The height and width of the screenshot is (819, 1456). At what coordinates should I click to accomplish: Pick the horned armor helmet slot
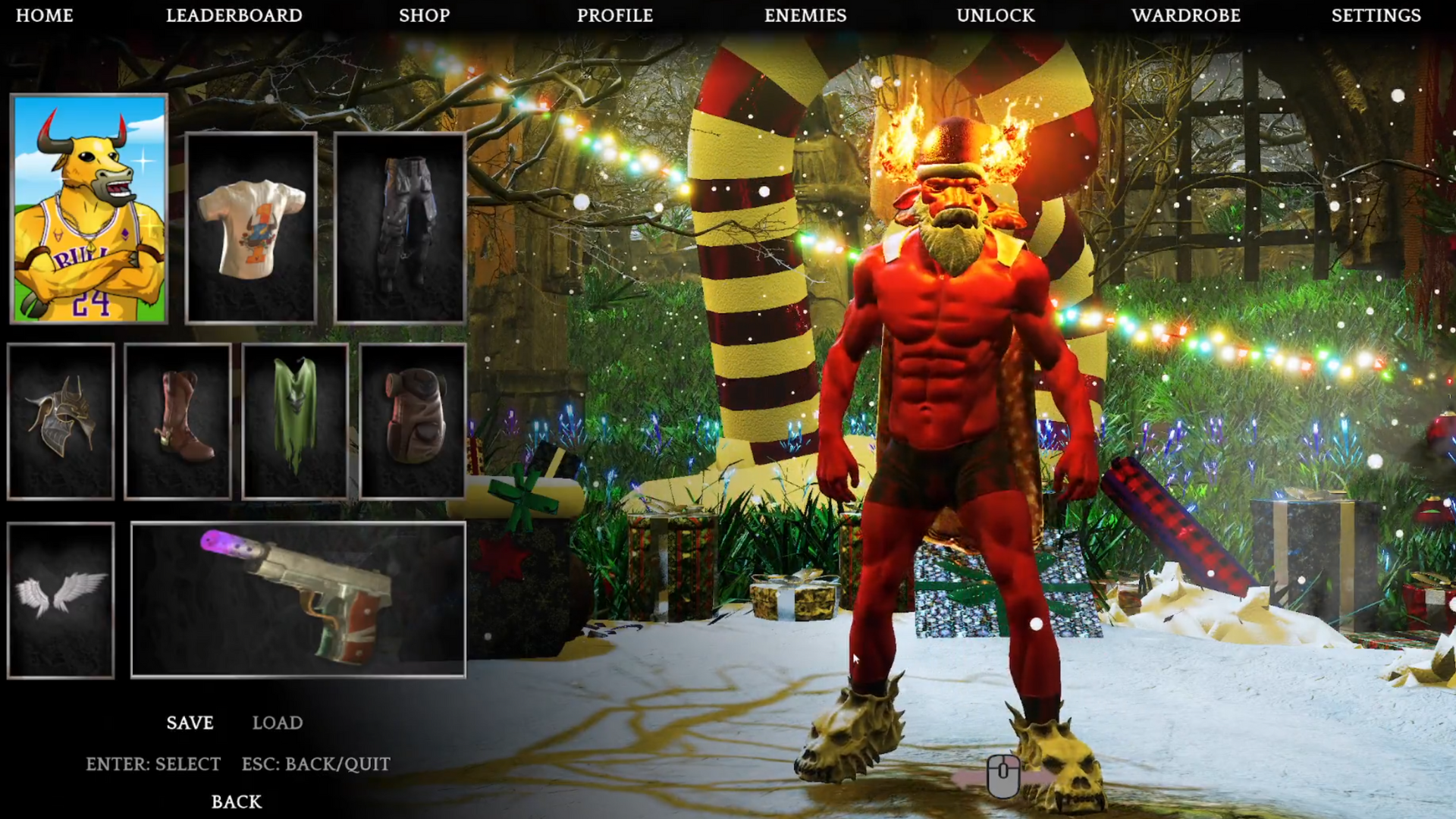(61, 422)
